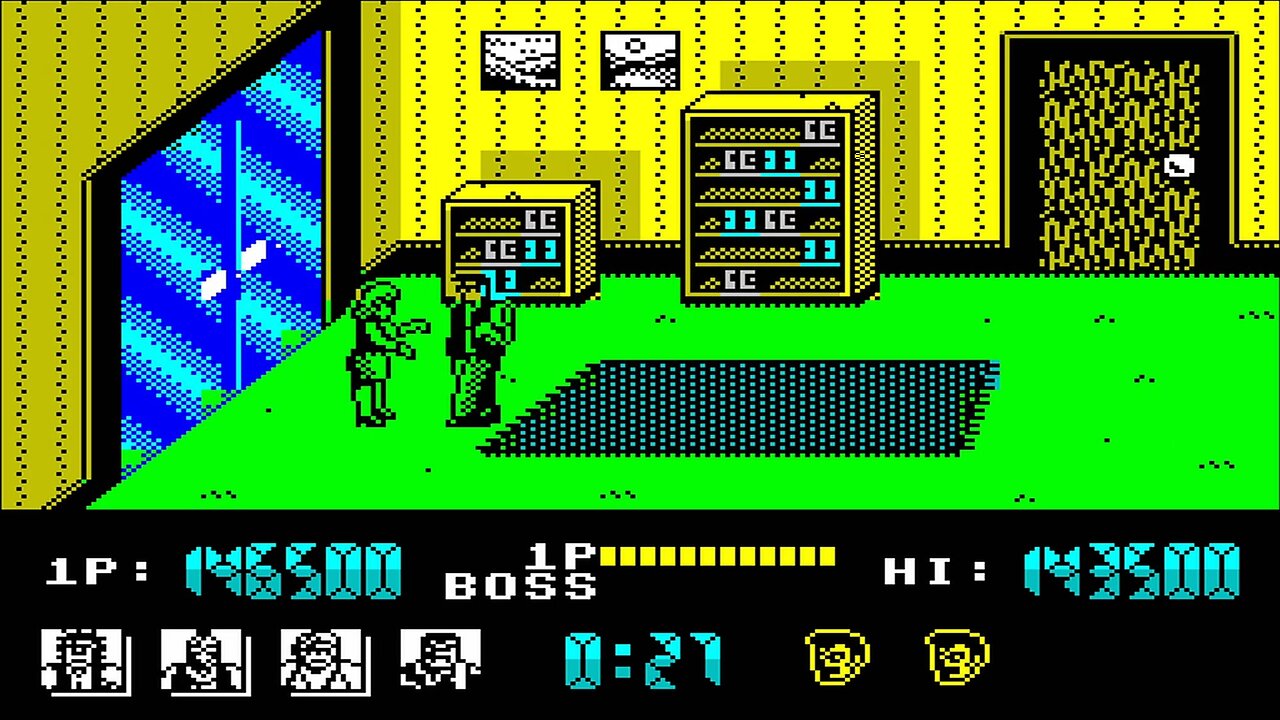Click the 1P label above the health bar
1280x720 pixels.
pos(560,555)
